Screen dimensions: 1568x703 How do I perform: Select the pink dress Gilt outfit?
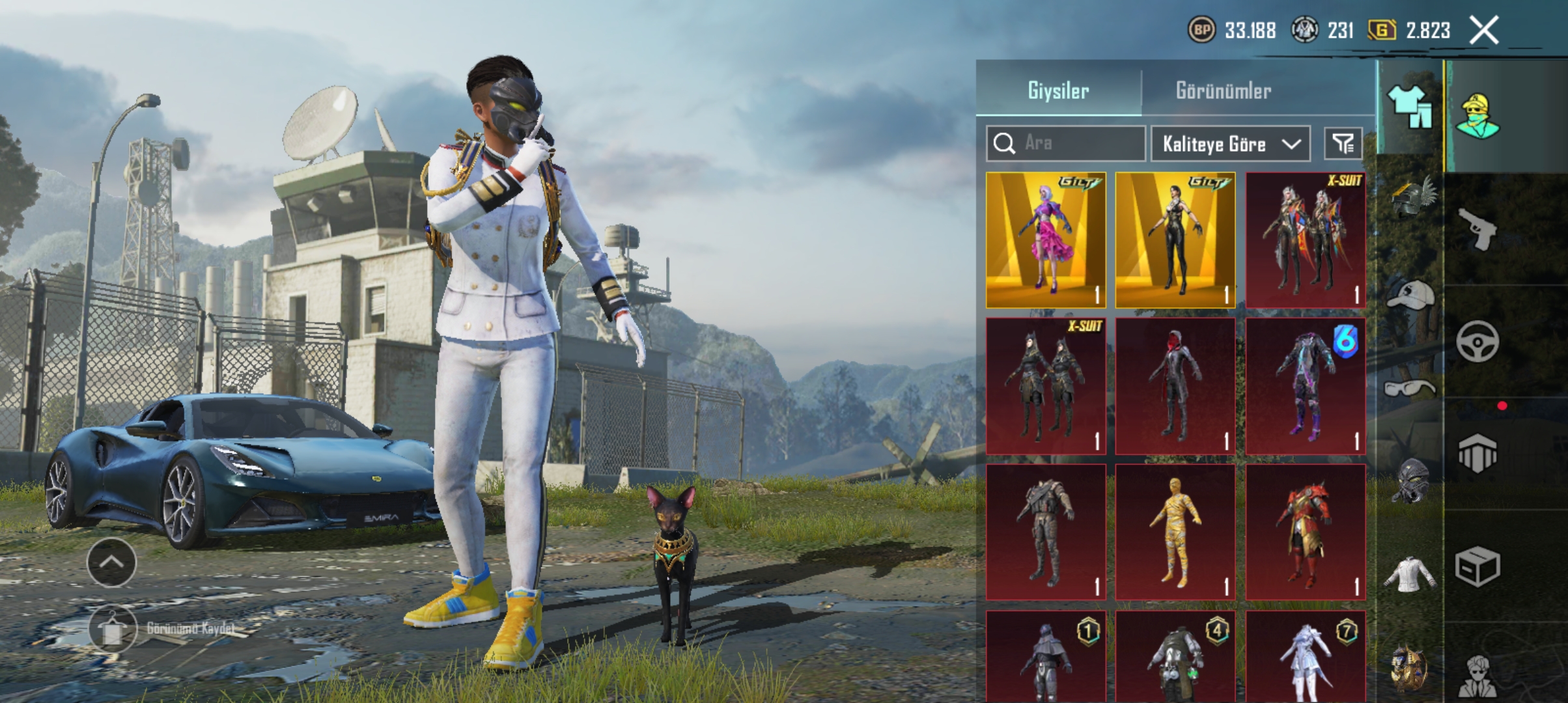click(1046, 240)
